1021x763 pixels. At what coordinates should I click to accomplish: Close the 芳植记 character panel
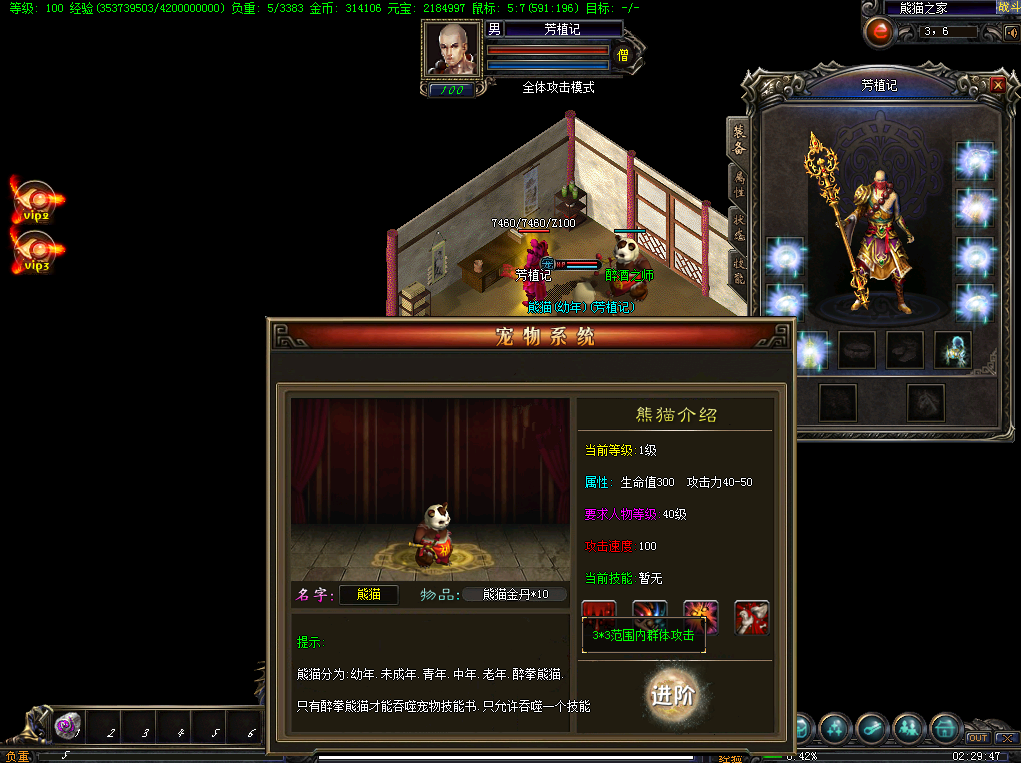coord(997,86)
